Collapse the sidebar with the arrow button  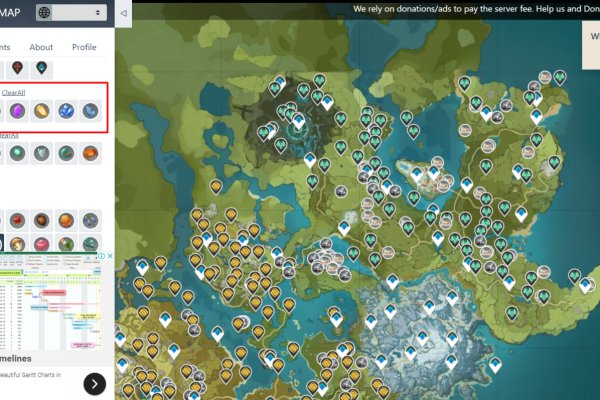pyautogui.click(x=122, y=14)
